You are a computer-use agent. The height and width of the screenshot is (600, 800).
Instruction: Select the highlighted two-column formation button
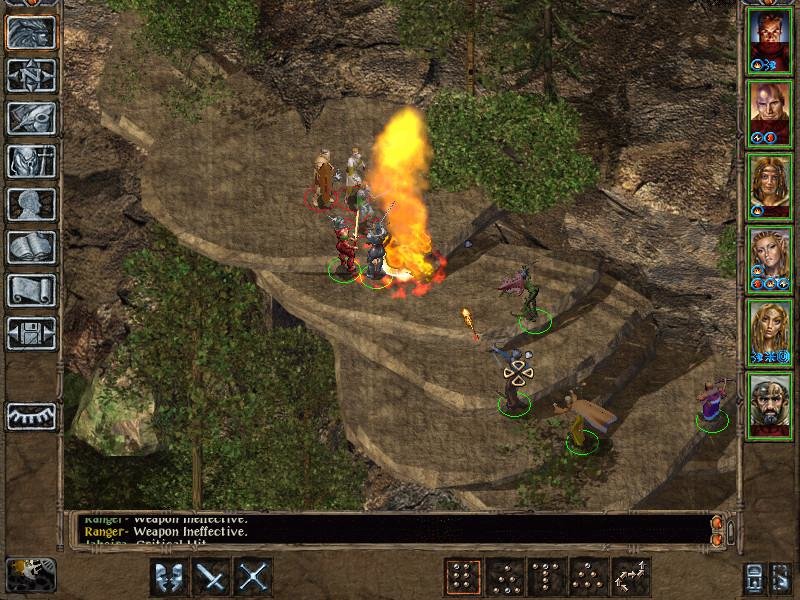pyautogui.click(x=462, y=577)
